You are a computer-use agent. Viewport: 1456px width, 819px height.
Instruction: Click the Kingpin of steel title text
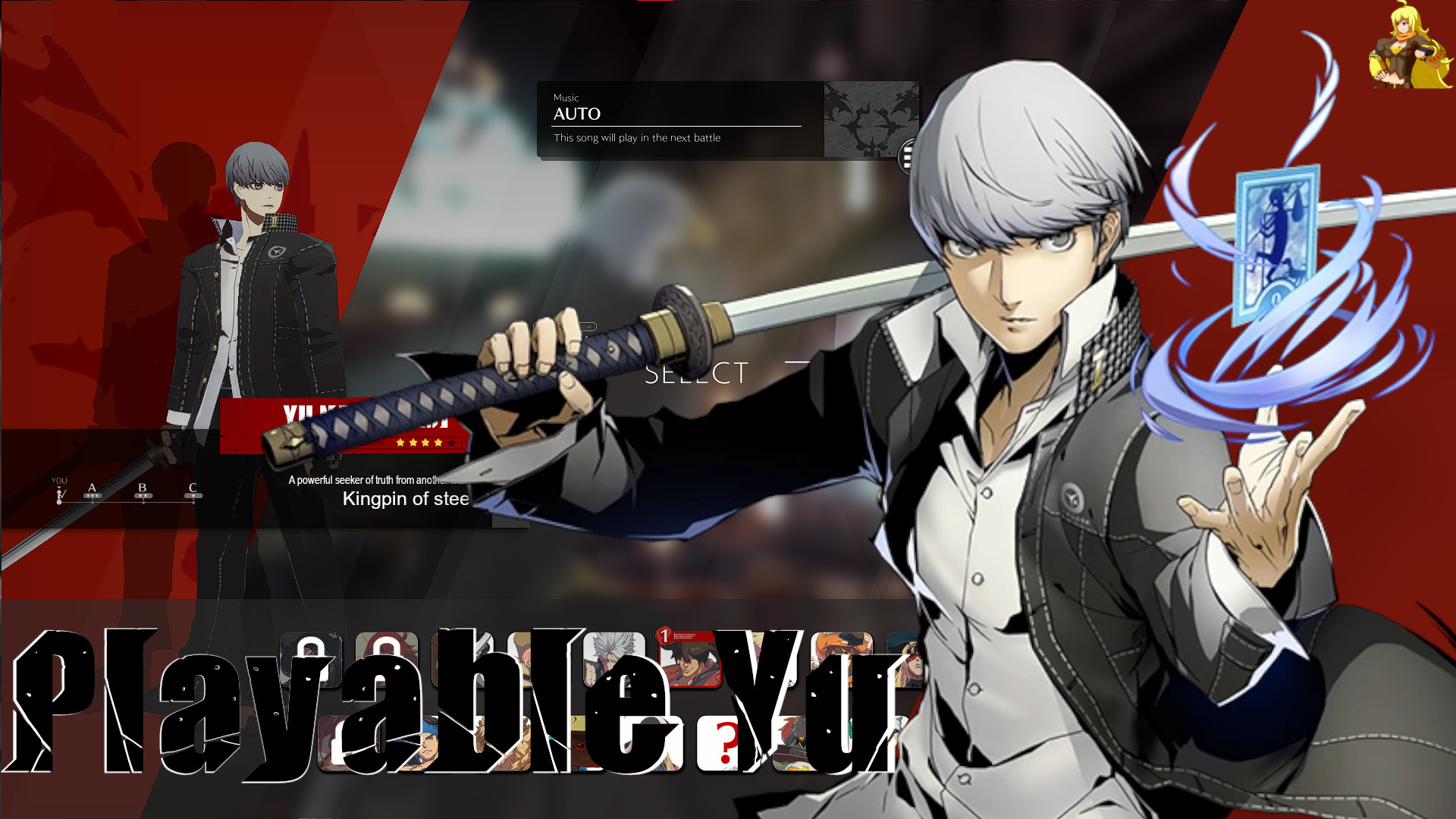pos(406,499)
